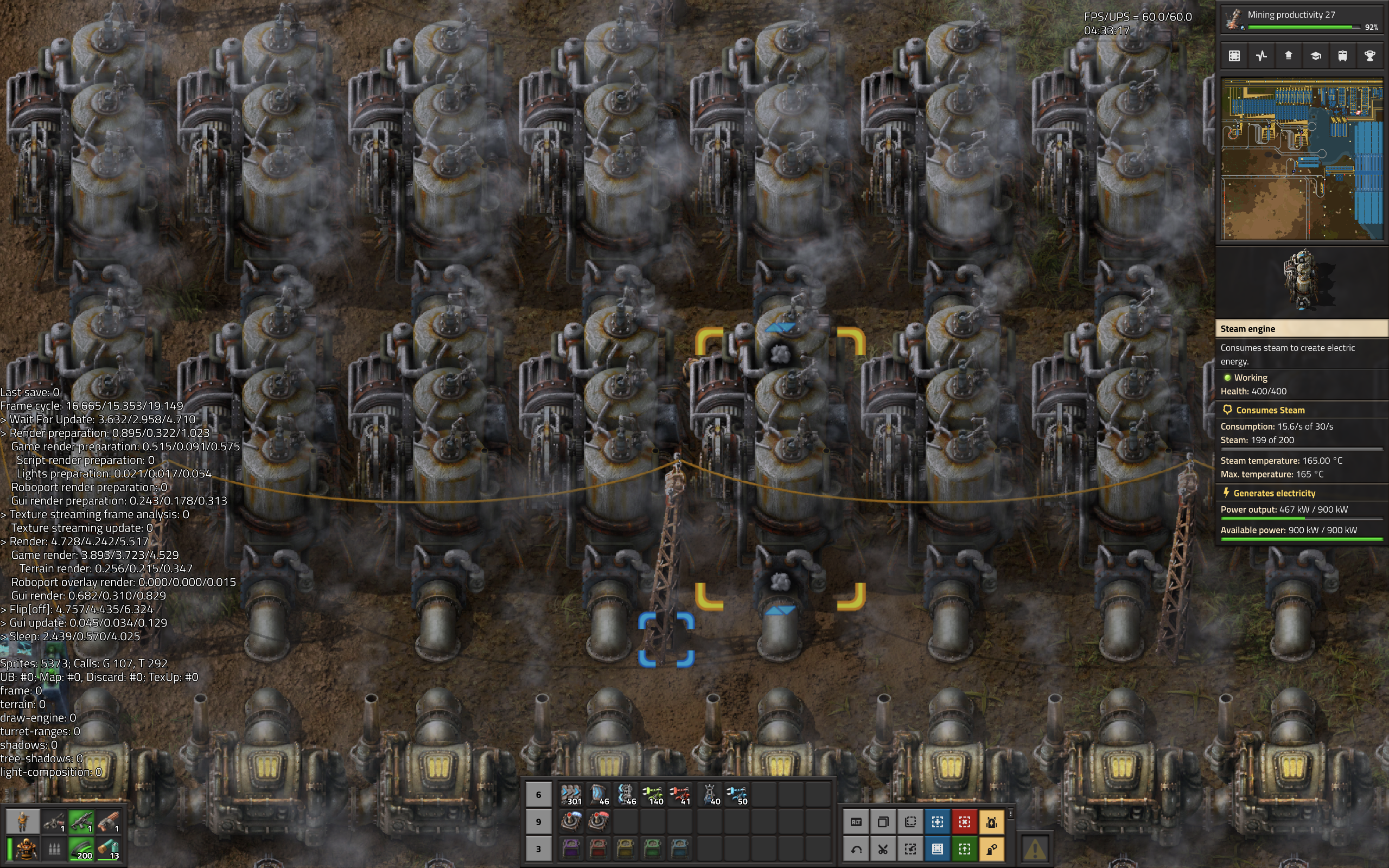Toggle the ALT mode shortcut button
This screenshot has width=1389, height=868.
tap(856, 822)
